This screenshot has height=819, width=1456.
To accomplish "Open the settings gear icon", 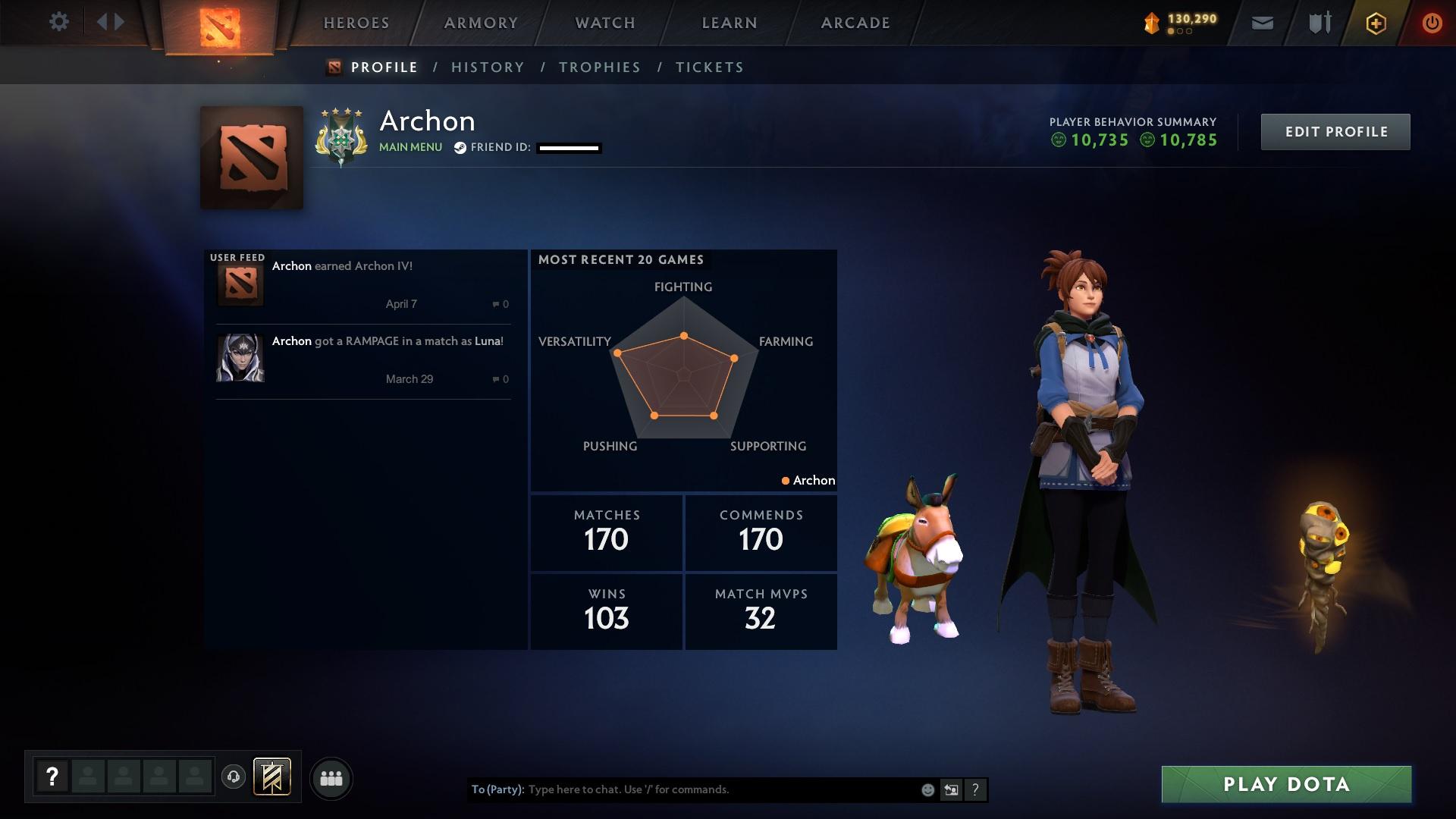I will pos(59,21).
